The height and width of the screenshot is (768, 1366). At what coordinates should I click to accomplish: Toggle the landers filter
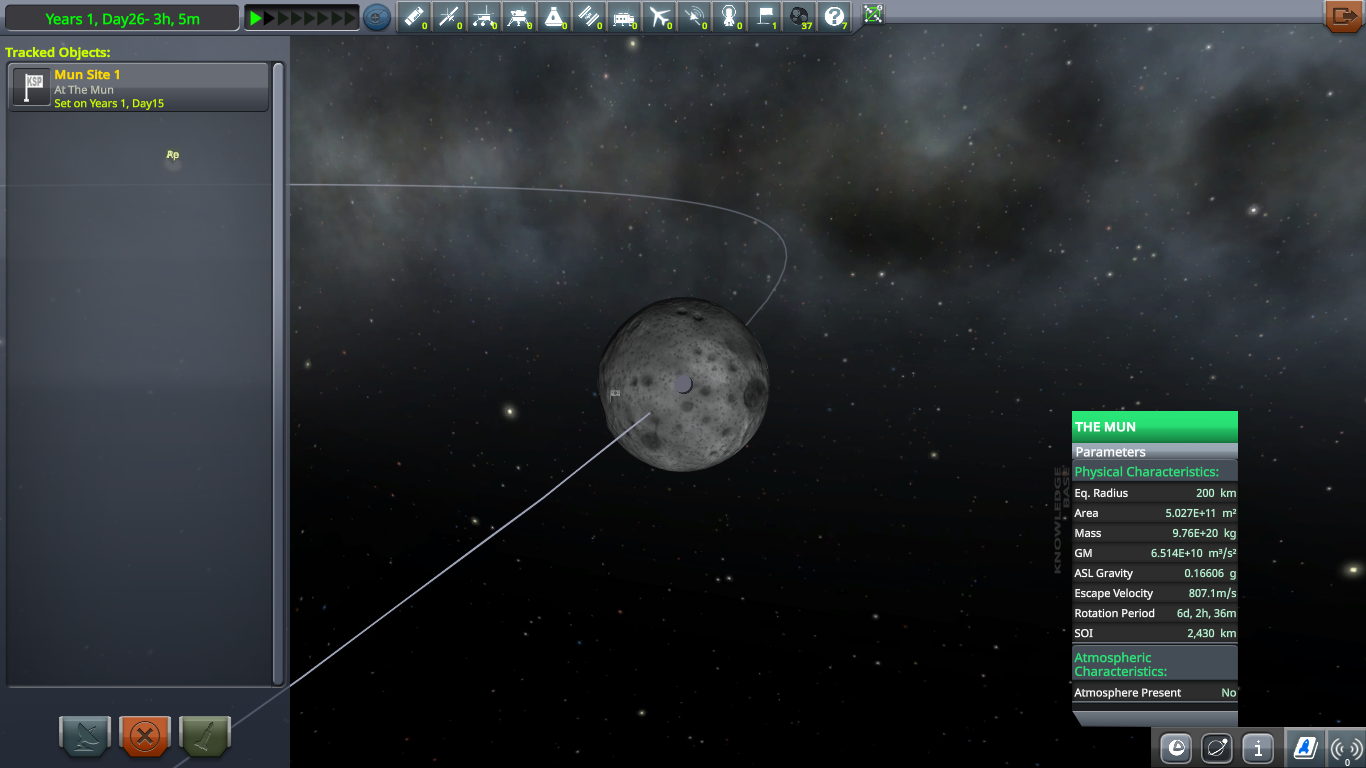point(518,17)
